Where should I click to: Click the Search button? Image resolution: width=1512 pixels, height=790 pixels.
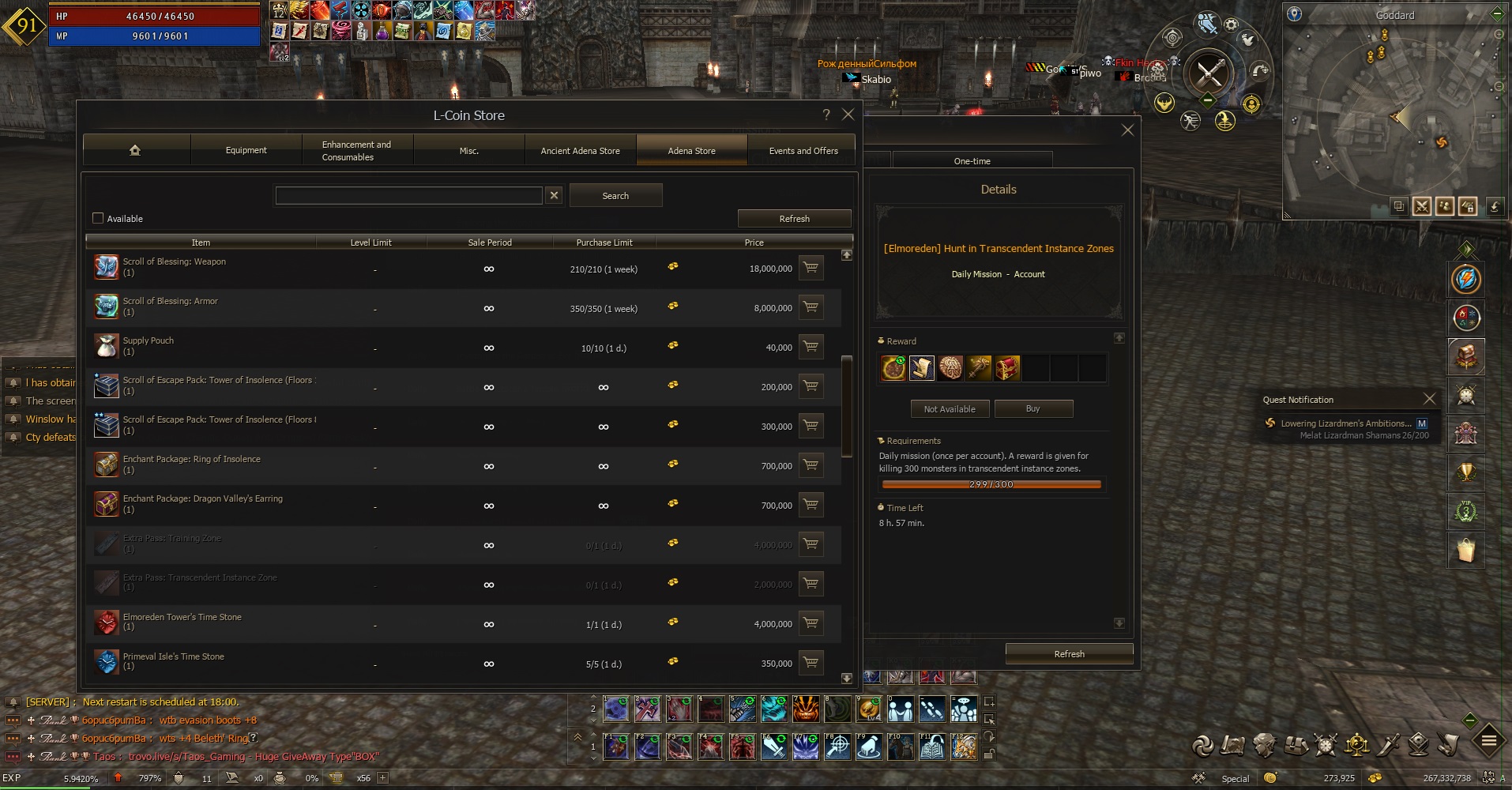(615, 195)
